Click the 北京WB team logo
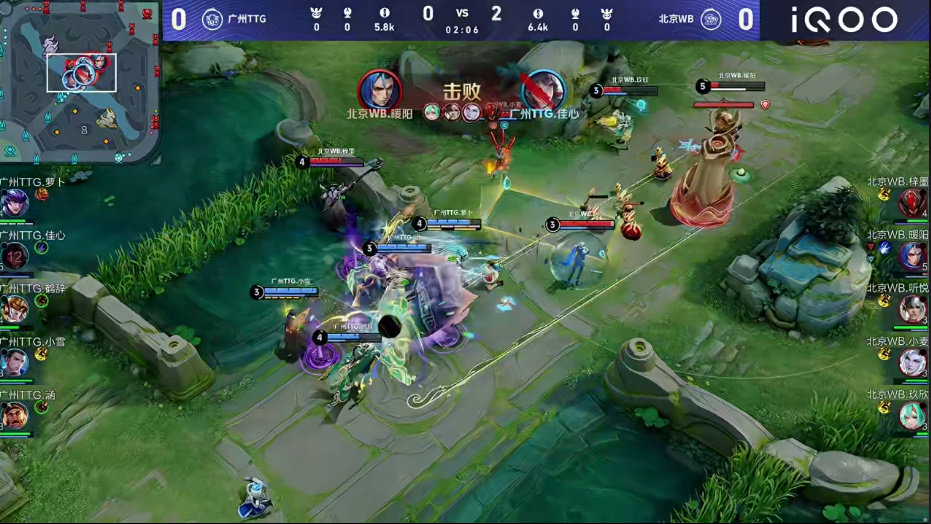The height and width of the screenshot is (524, 931). point(711,19)
